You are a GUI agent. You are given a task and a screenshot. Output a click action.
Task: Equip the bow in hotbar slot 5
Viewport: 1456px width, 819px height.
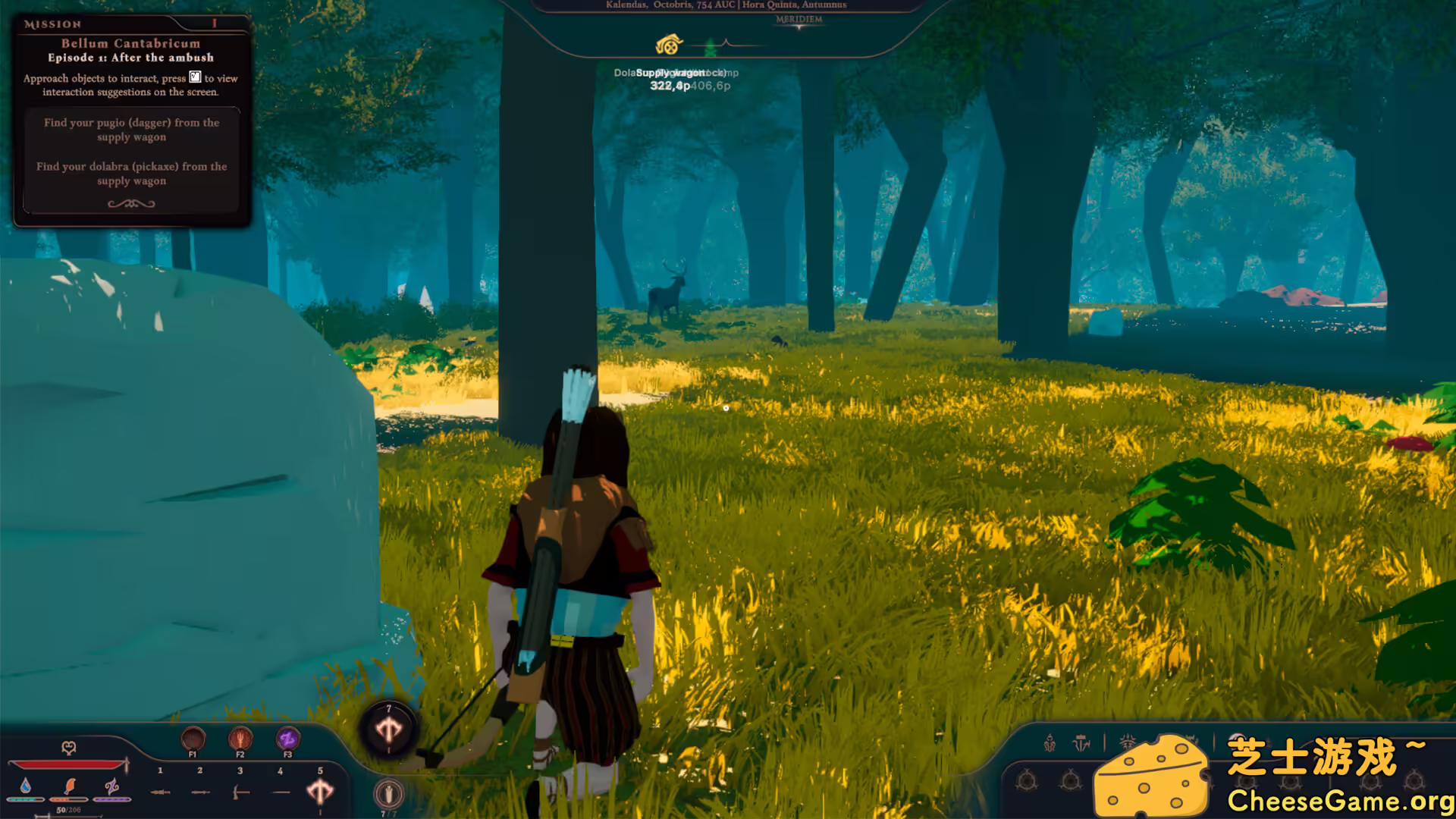coord(320,791)
